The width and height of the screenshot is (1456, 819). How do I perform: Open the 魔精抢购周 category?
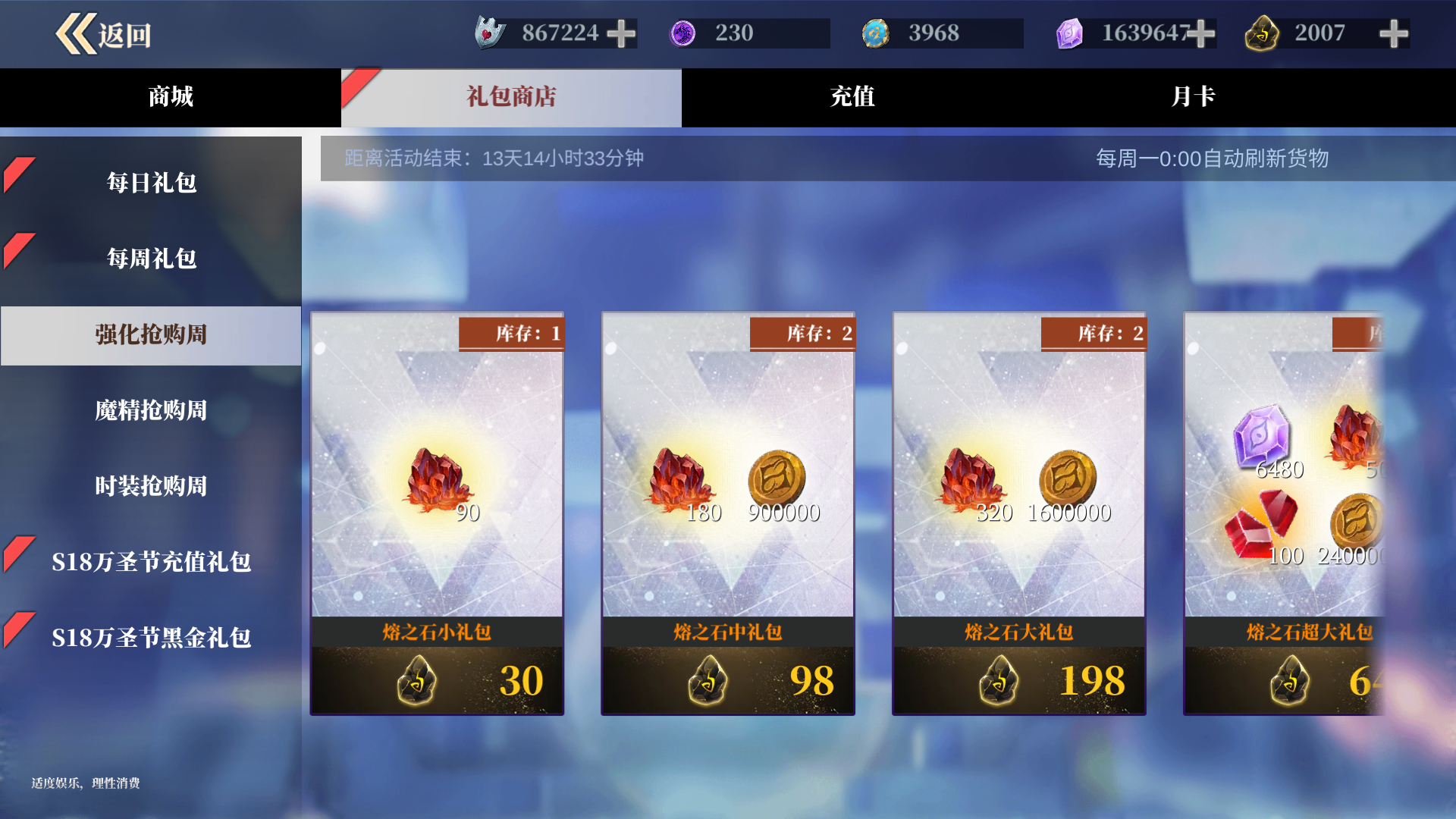click(x=151, y=410)
